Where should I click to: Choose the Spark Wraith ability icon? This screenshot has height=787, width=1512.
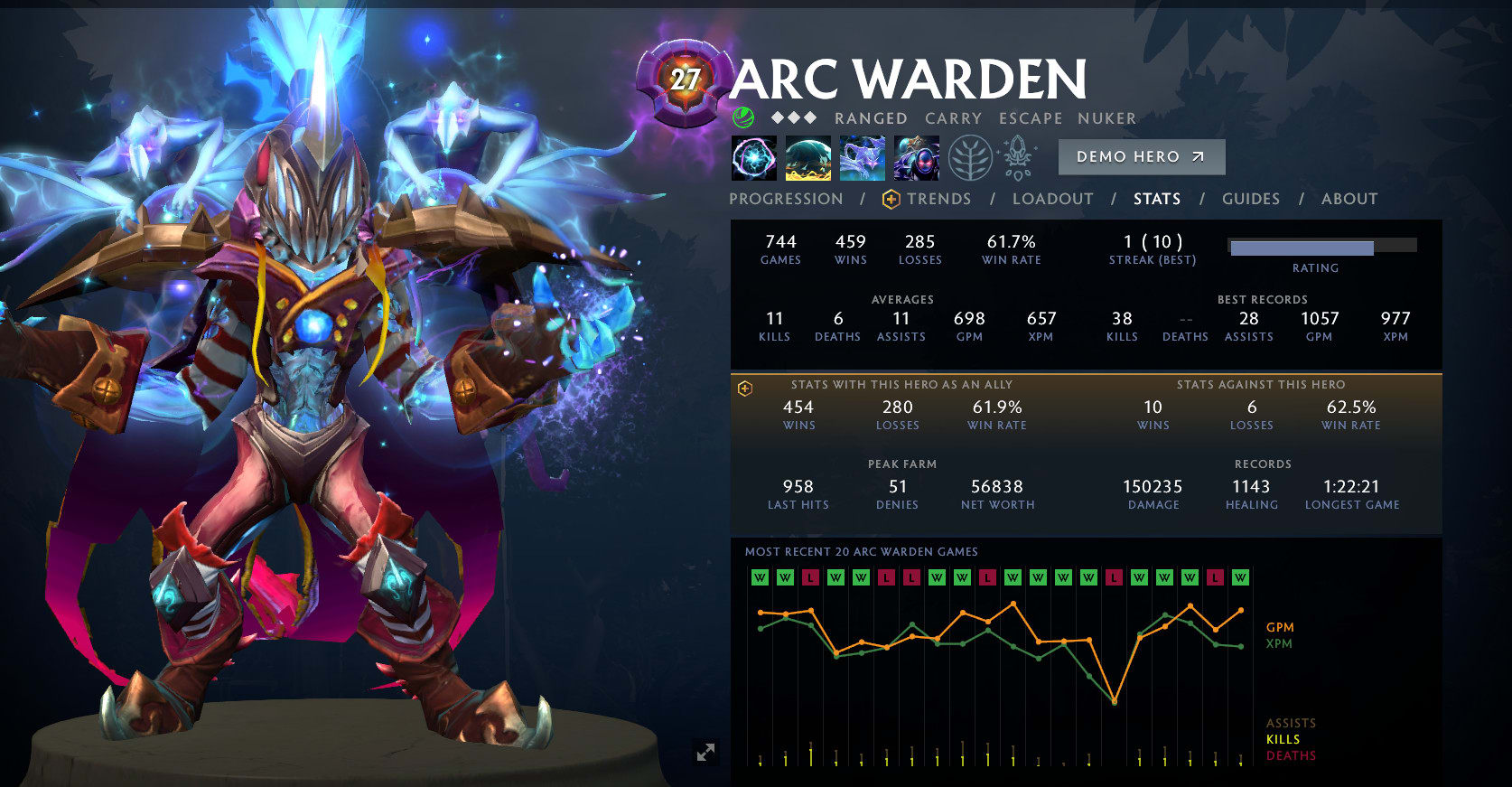tap(862, 158)
